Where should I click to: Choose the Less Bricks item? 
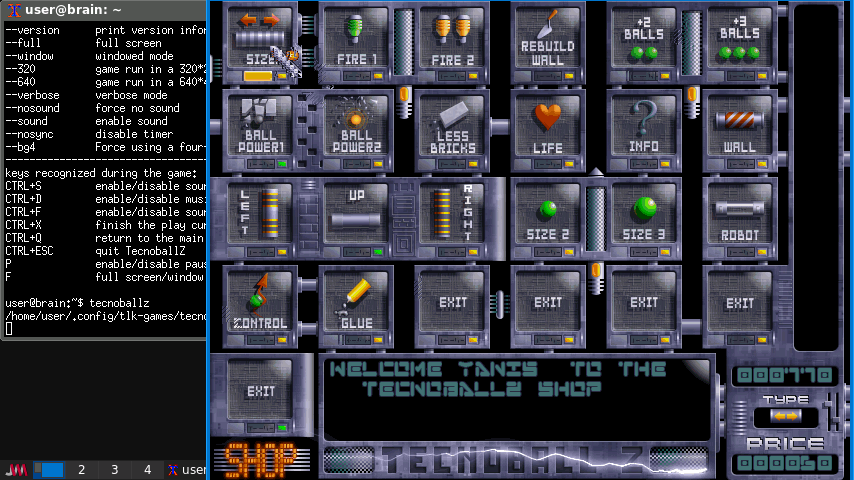[452, 128]
